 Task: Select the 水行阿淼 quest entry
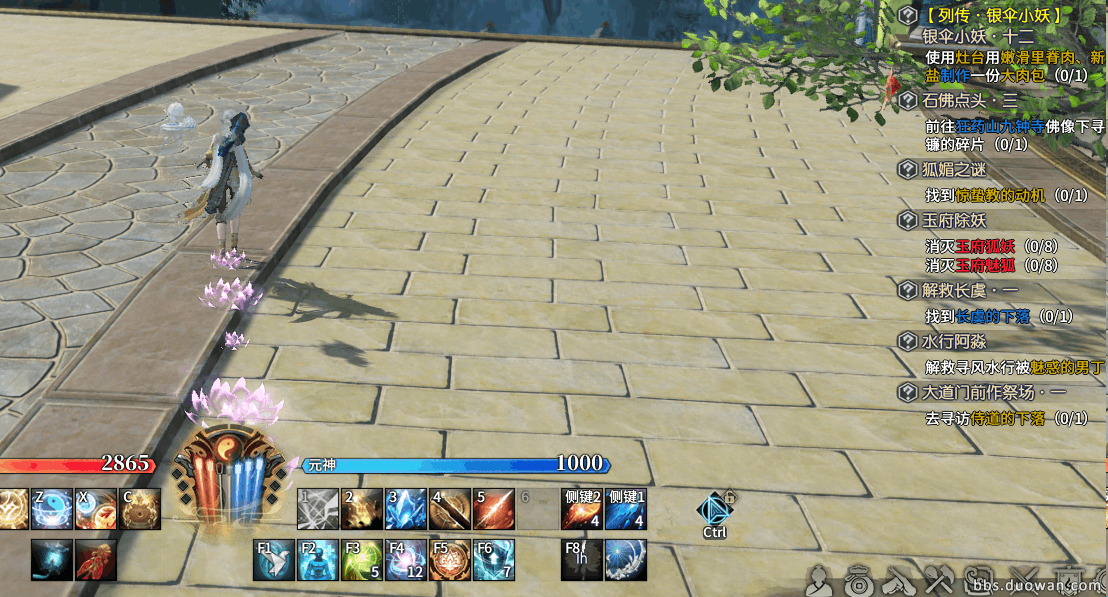click(954, 341)
